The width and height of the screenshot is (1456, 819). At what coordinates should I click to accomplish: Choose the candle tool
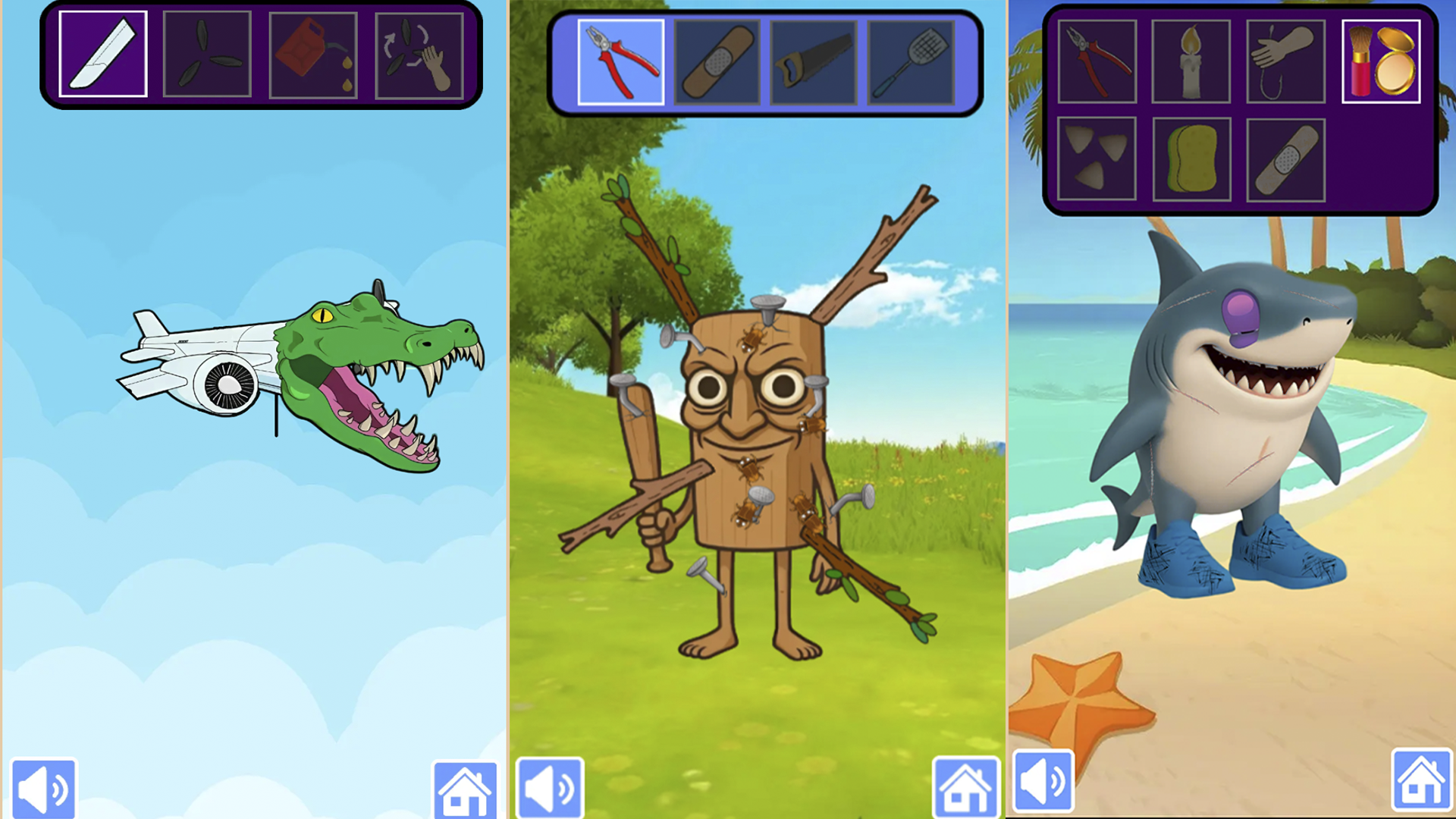[1191, 61]
